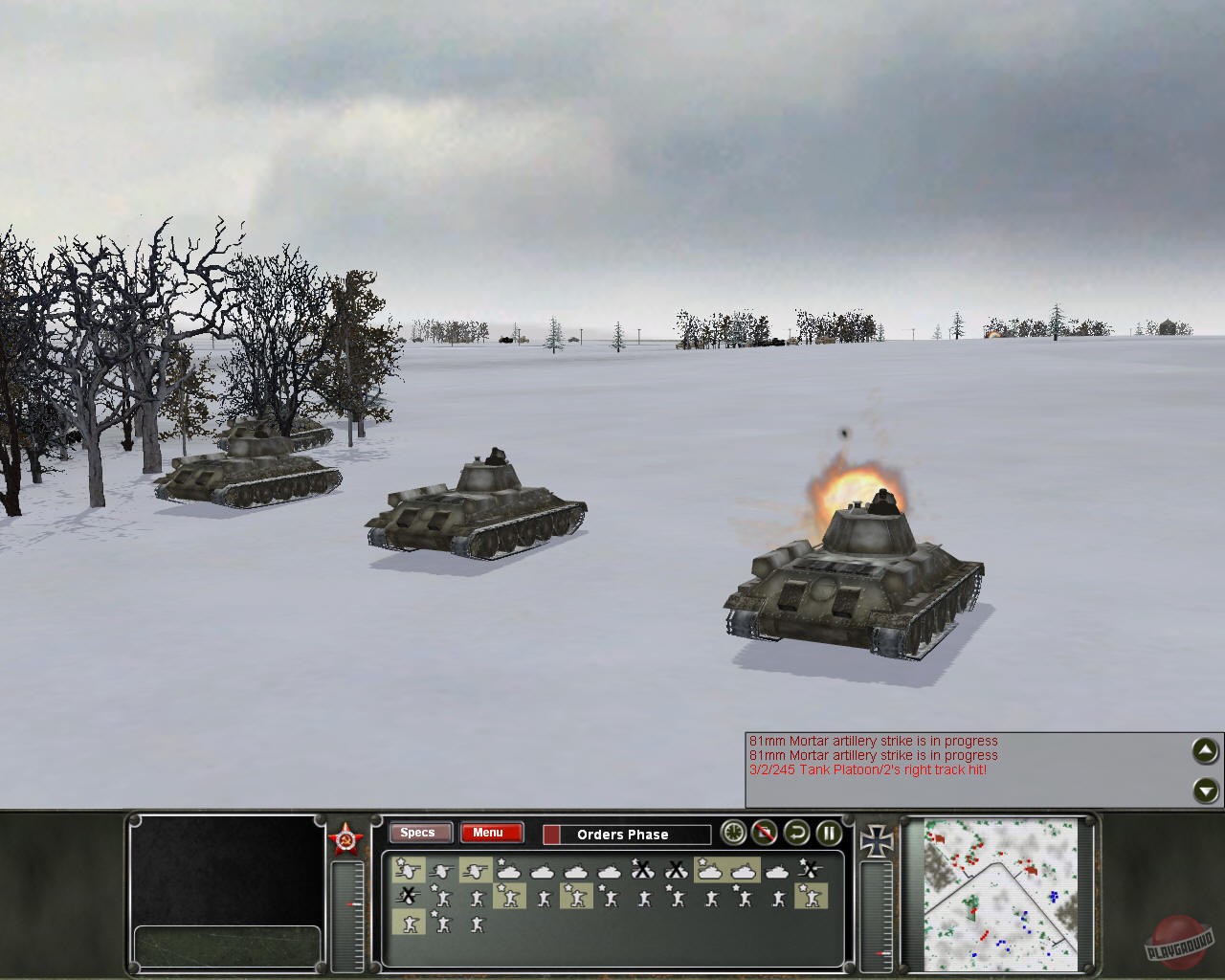
Task: Click the undo orders arrow icon
Action: (x=795, y=834)
